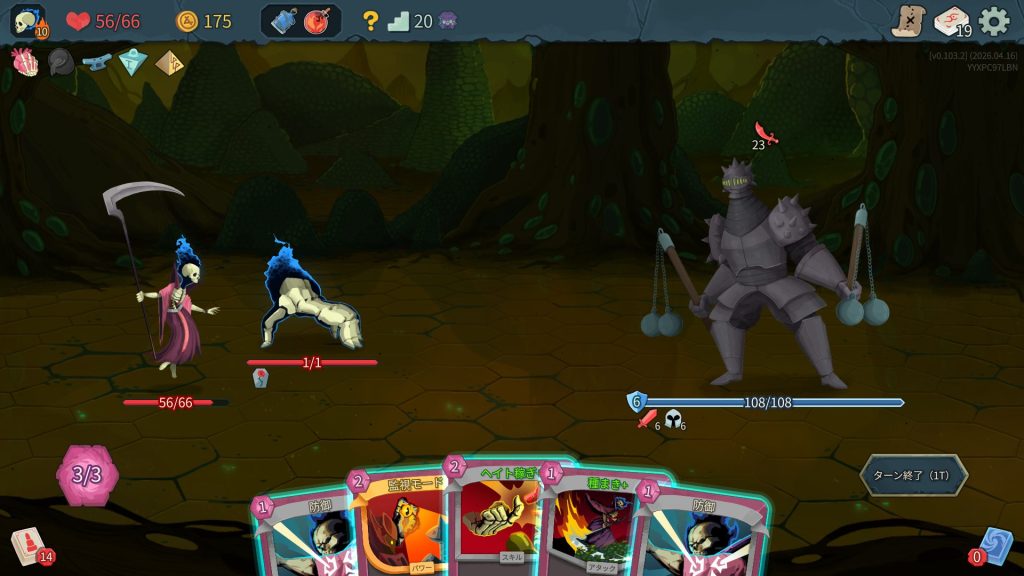The width and height of the screenshot is (1024, 576).
Task: Use the blue bottle potion
Action: [x=284, y=21]
